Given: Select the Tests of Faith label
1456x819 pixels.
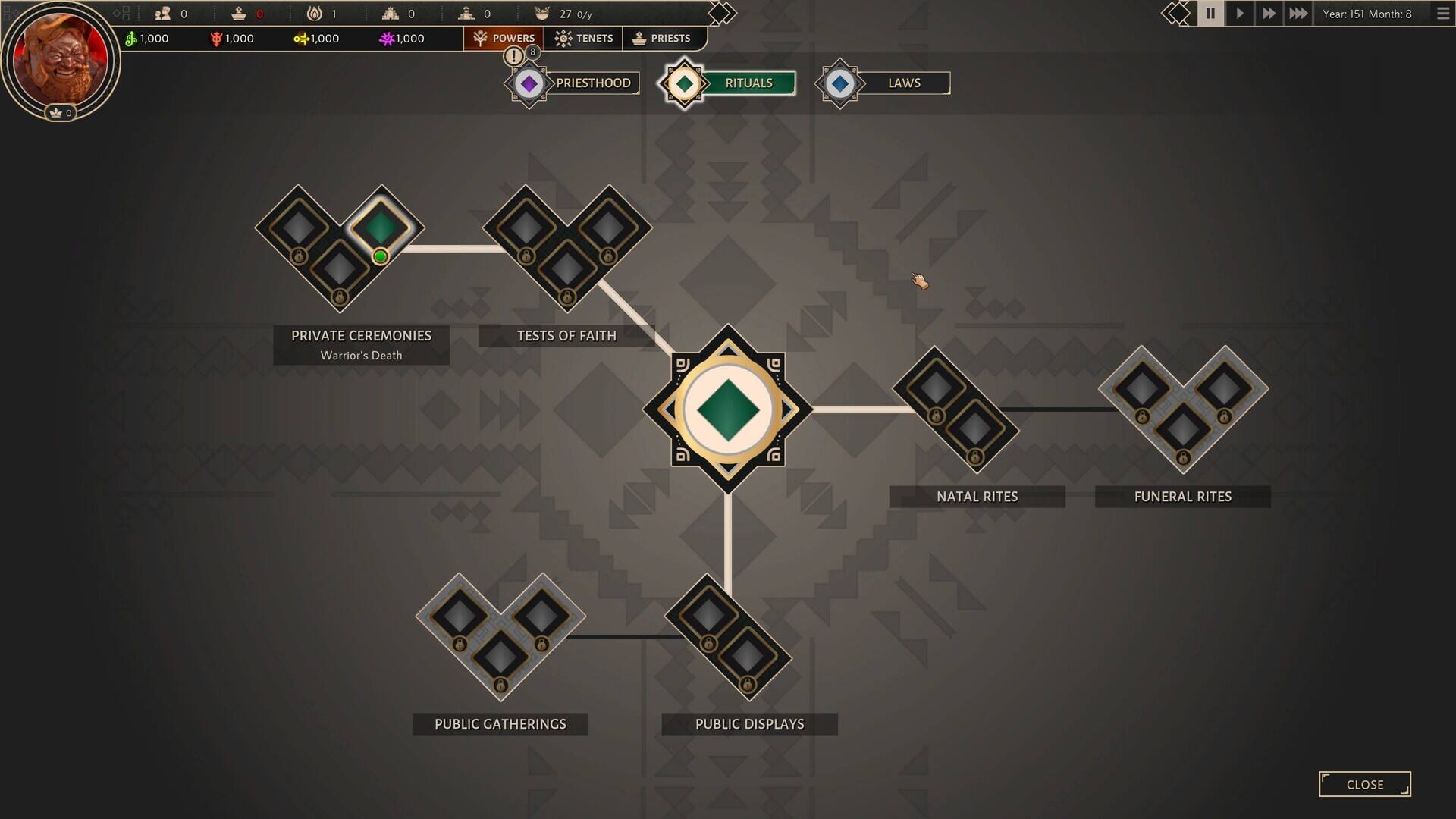Looking at the screenshot, I should coord(566,336).
